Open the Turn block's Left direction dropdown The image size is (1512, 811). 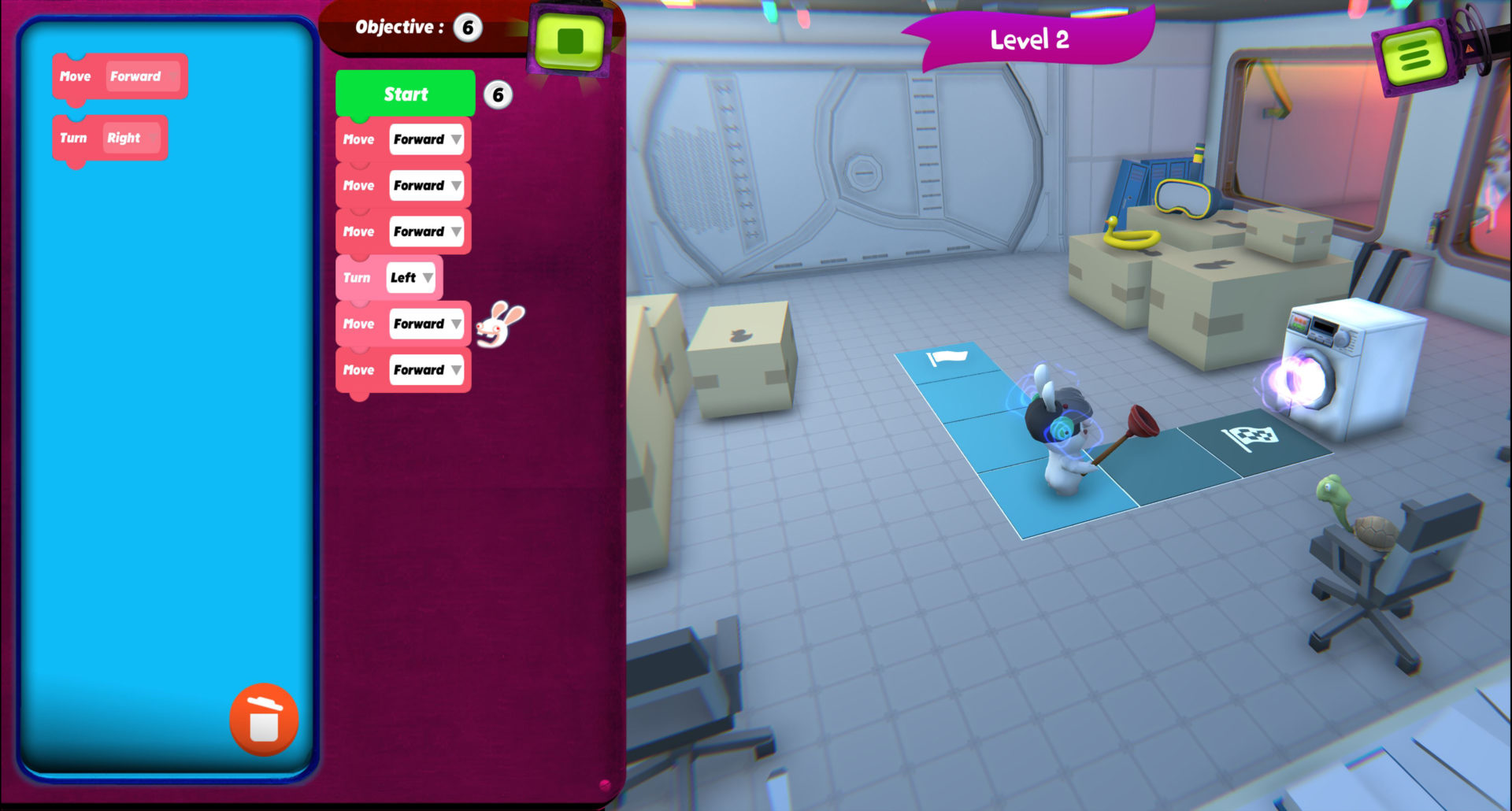point(428,277)
